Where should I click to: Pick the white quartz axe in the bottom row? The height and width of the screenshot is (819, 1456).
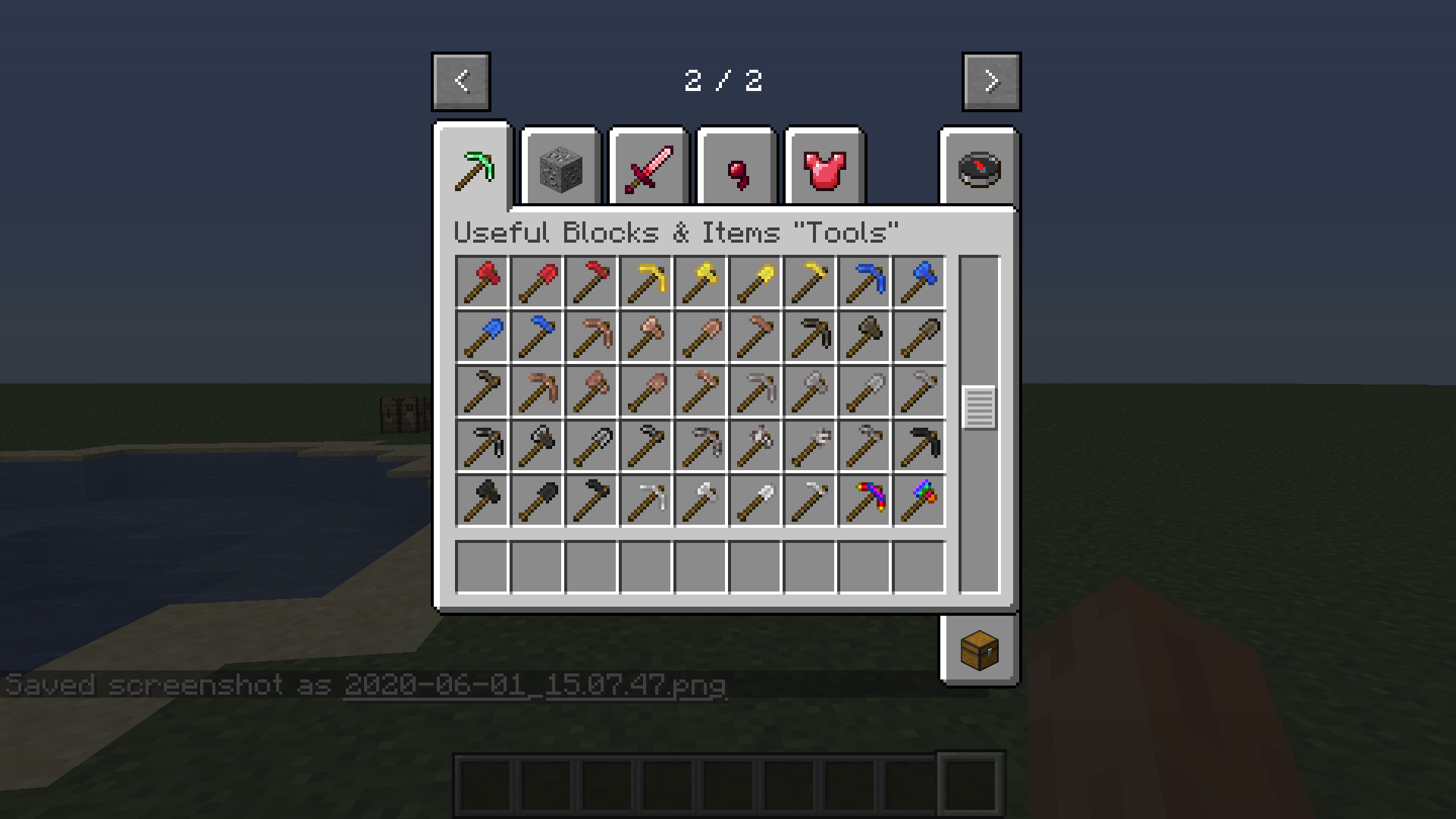click(x=700, y=500)
